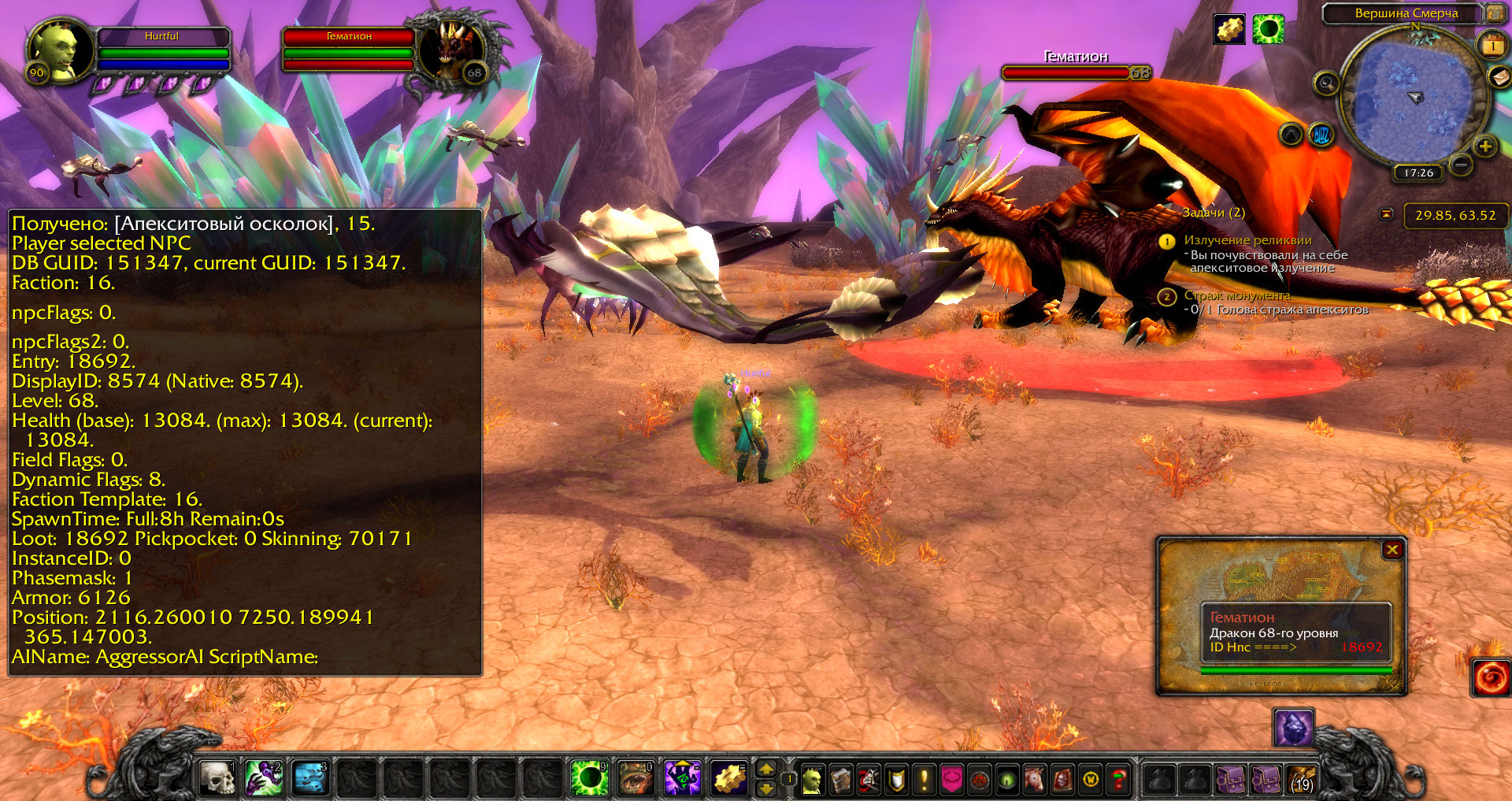
Task: Open the backpack showing 19 free slots
Action: coord(1301,779)
